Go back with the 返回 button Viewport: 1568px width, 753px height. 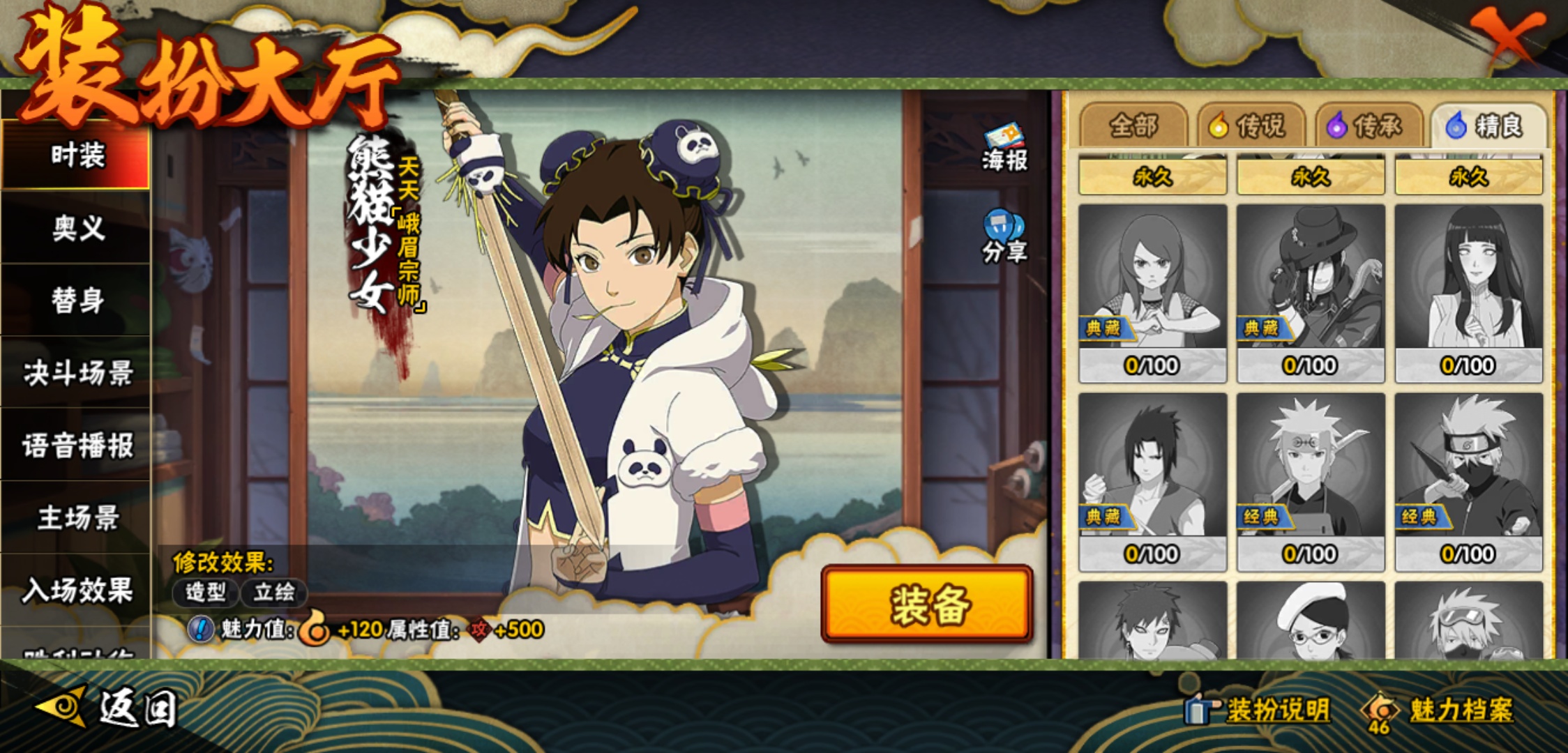coord(108,708)
